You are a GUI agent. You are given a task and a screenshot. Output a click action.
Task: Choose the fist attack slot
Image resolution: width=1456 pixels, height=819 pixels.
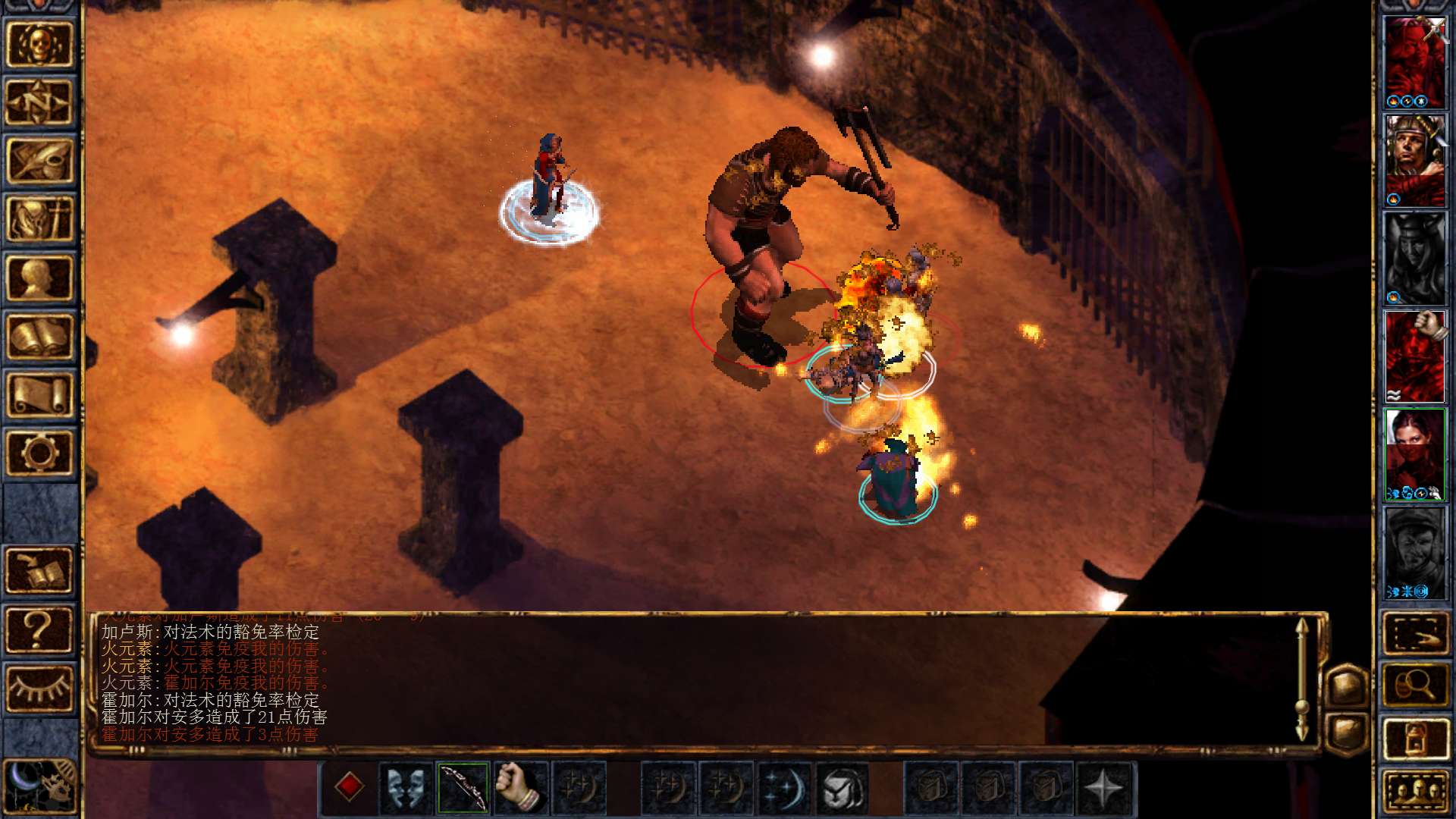click(521, 788)
